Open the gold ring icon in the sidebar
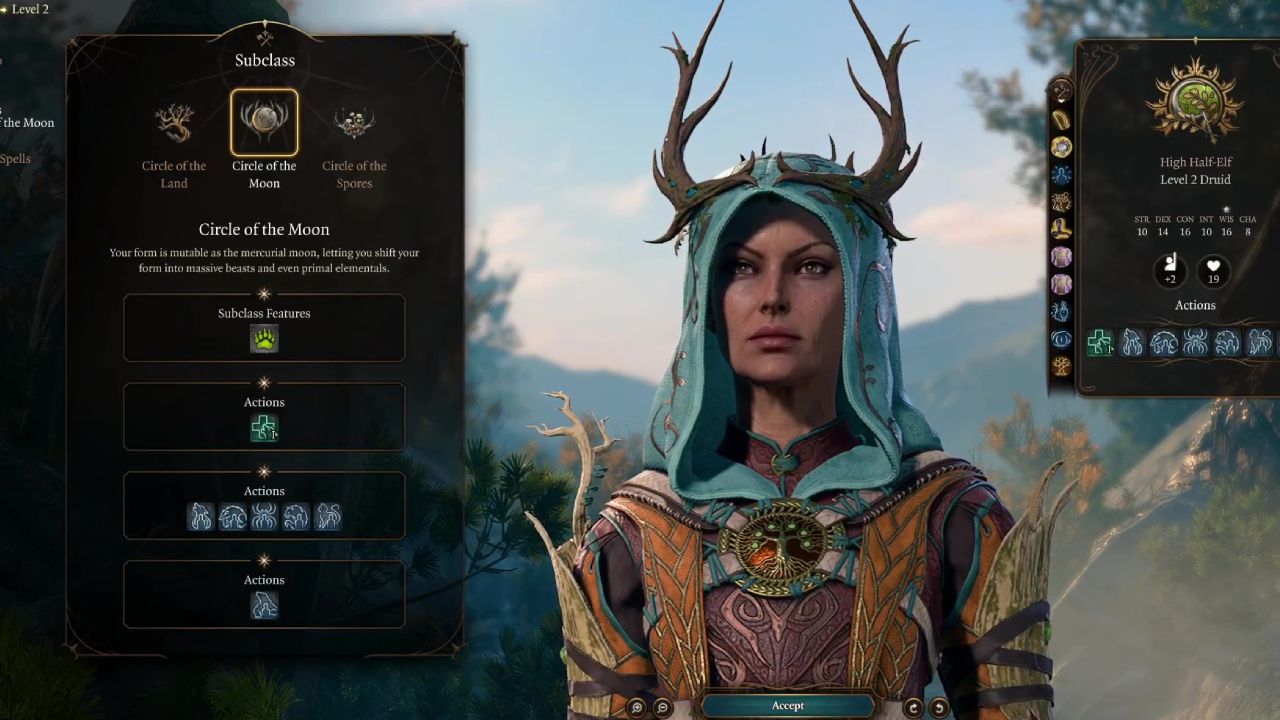 tap(1061, 147)
